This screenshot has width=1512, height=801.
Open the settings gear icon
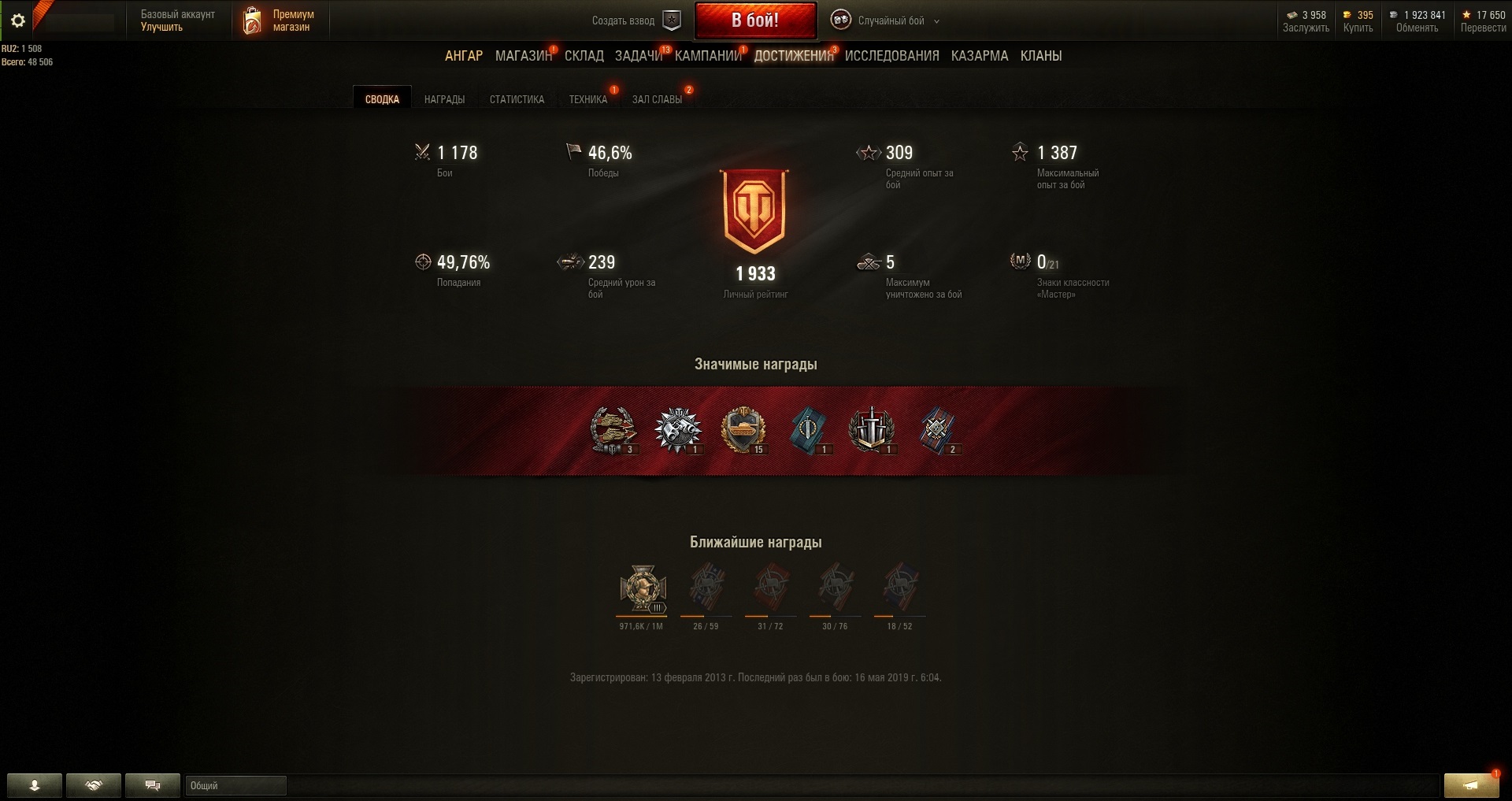tap(17, 21)
